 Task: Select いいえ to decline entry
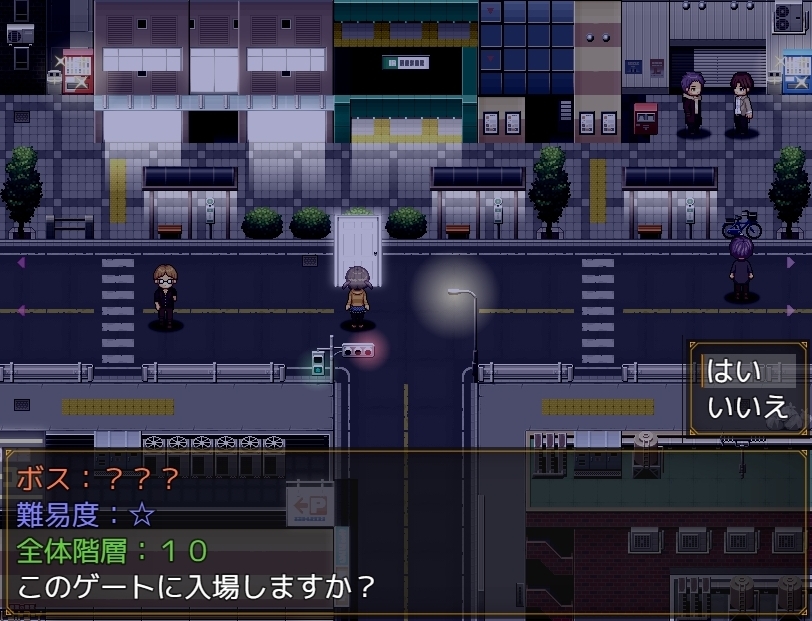click(746, 407)
